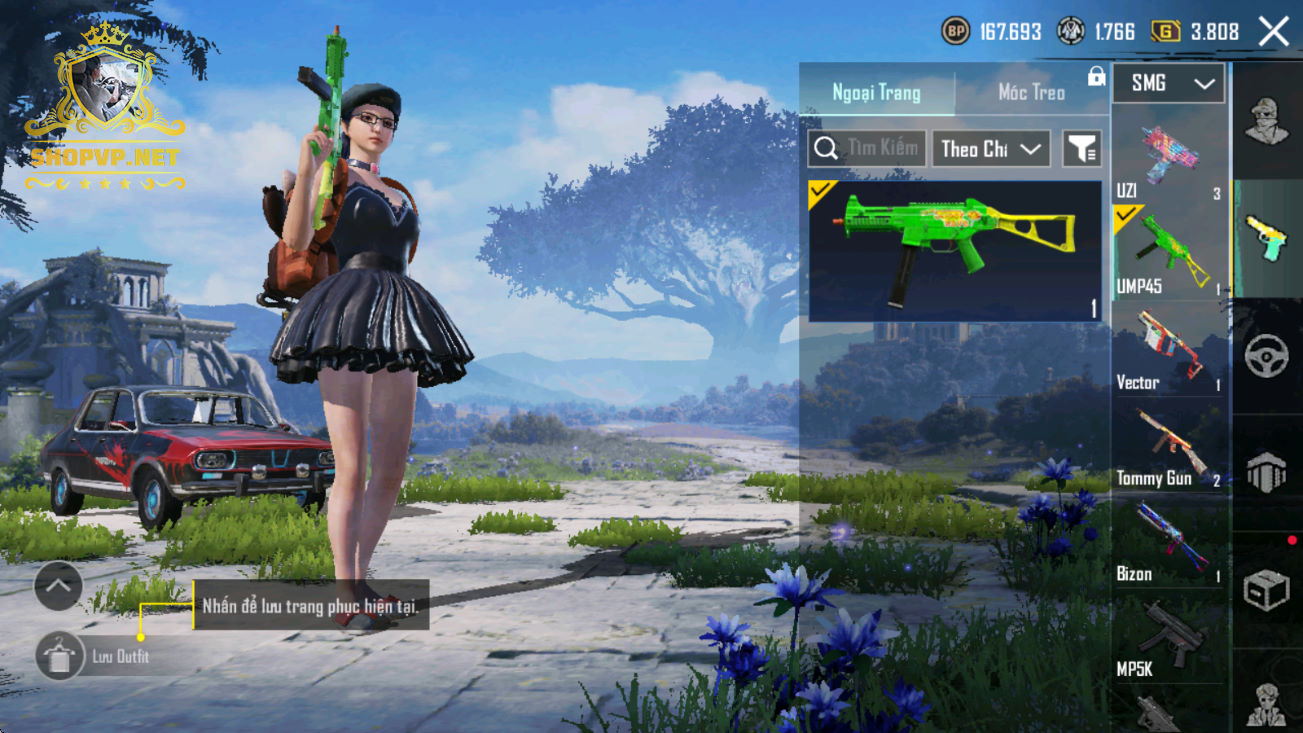Expand the SMG weapon type dropdown
Screen dimensions: 1303x733
tap(1169, 84)
